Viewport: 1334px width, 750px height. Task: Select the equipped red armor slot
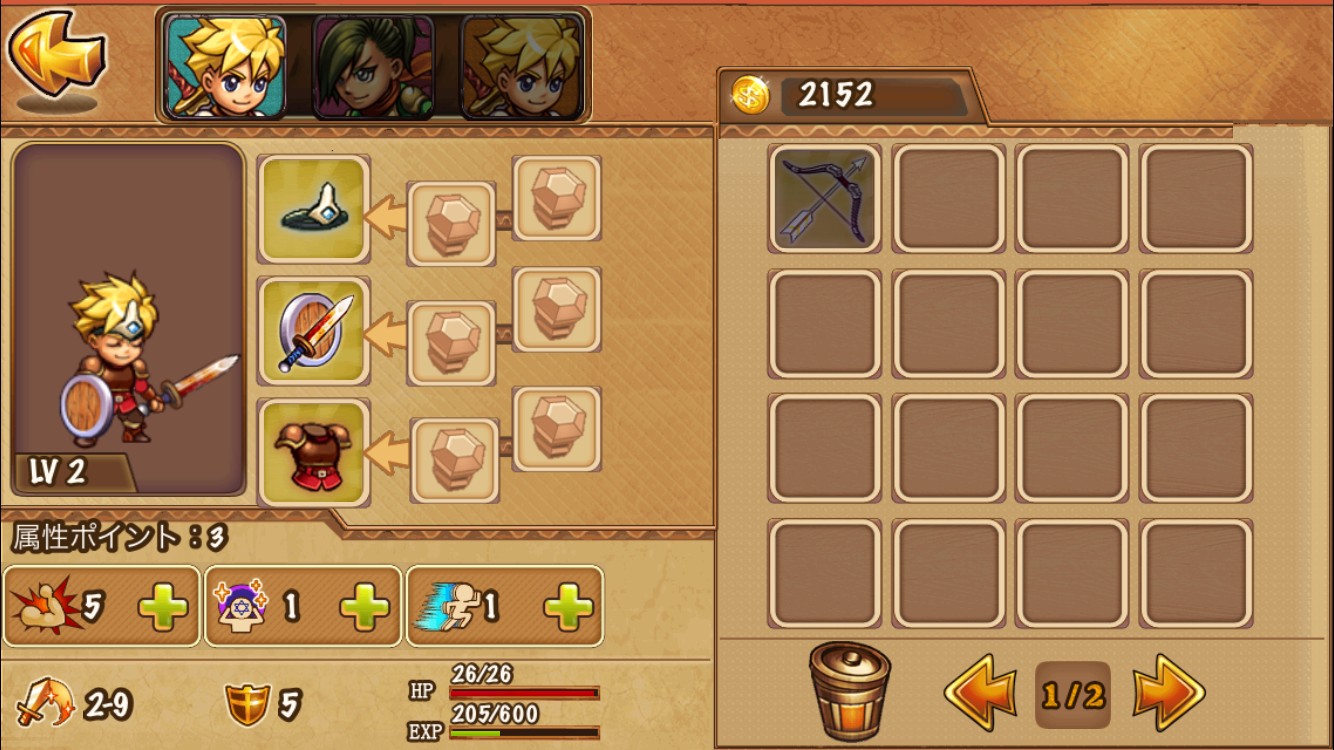[x=314, y=452]
